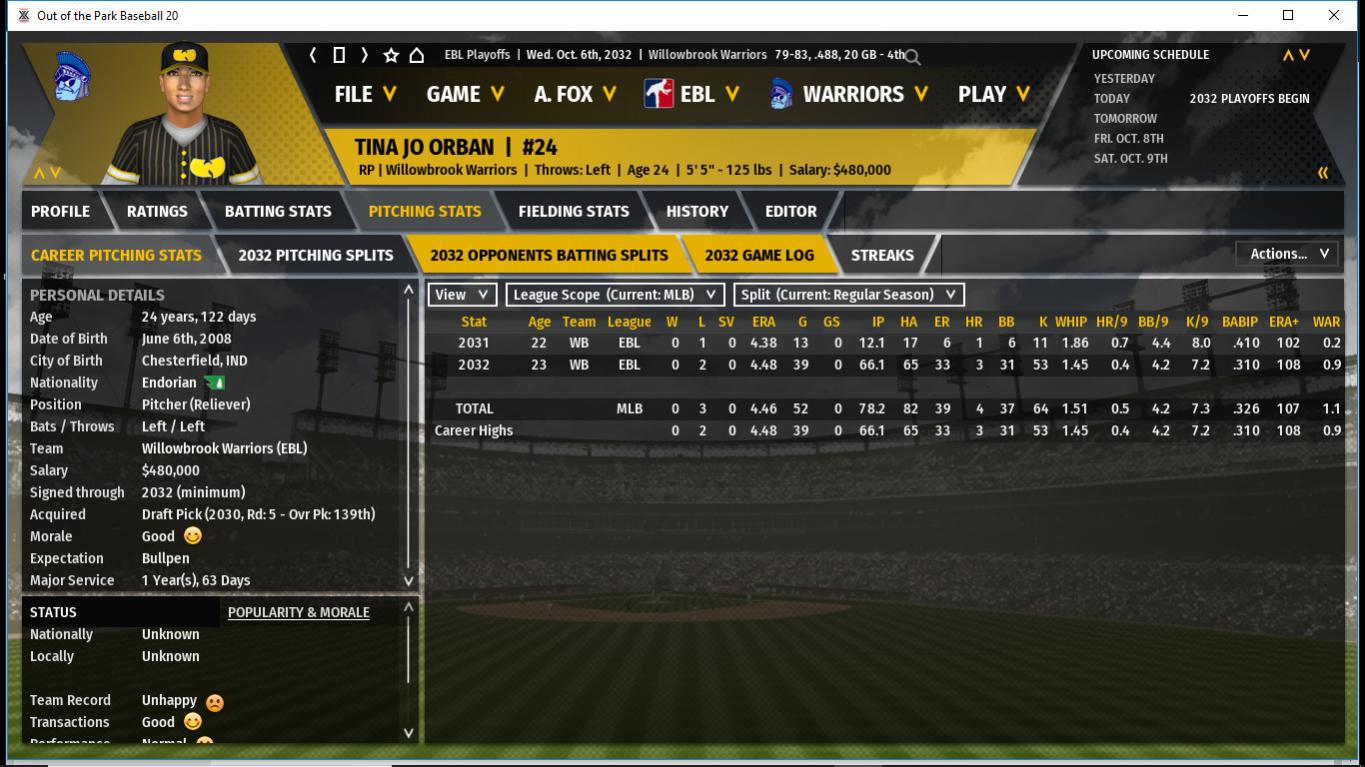Open the PLAY menu
This screenshot has width=1365, height=767.
click(993, 94)
